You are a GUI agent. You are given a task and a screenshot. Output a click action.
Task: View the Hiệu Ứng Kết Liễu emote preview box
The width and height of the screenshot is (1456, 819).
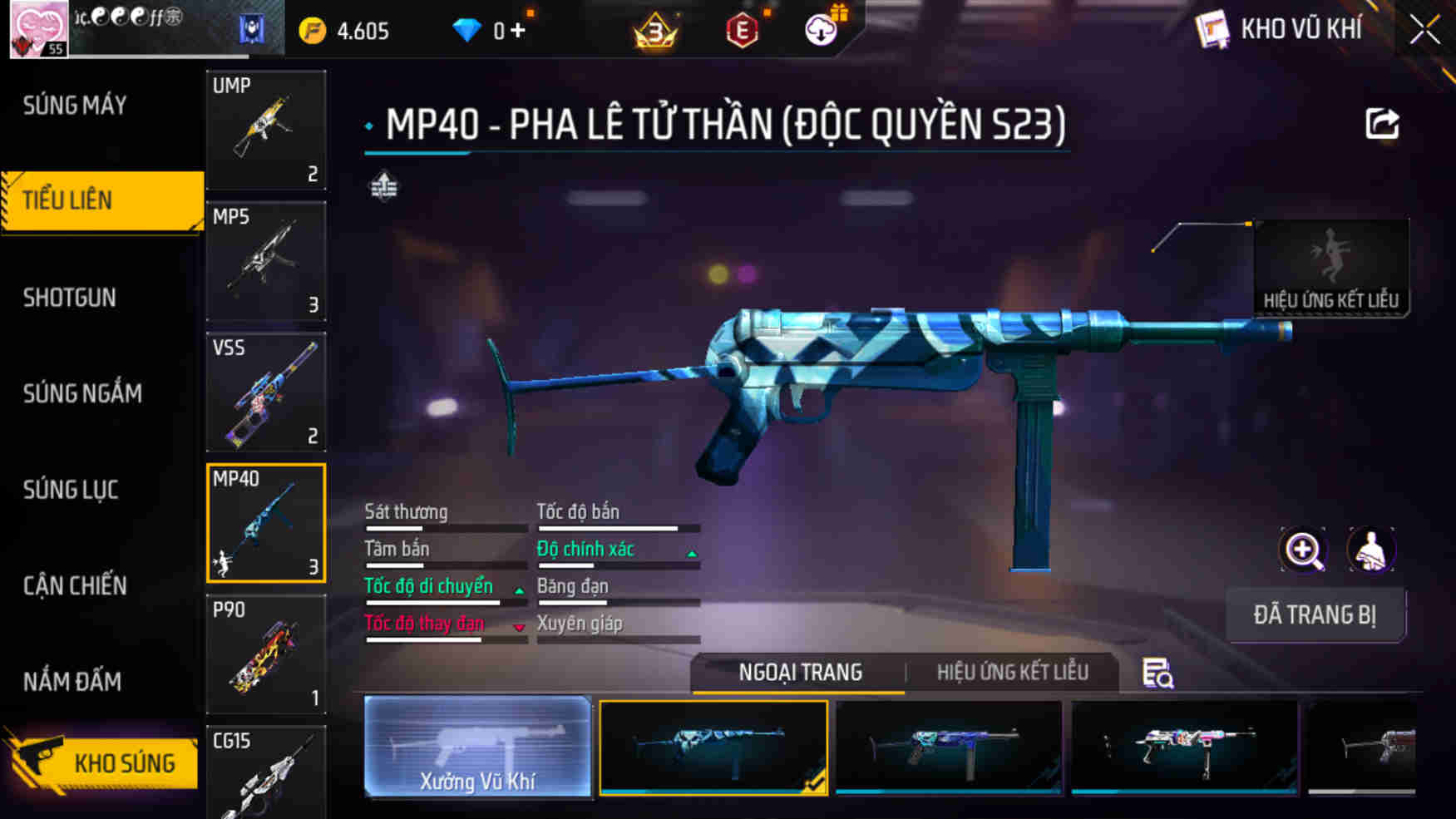(1331, 264)
